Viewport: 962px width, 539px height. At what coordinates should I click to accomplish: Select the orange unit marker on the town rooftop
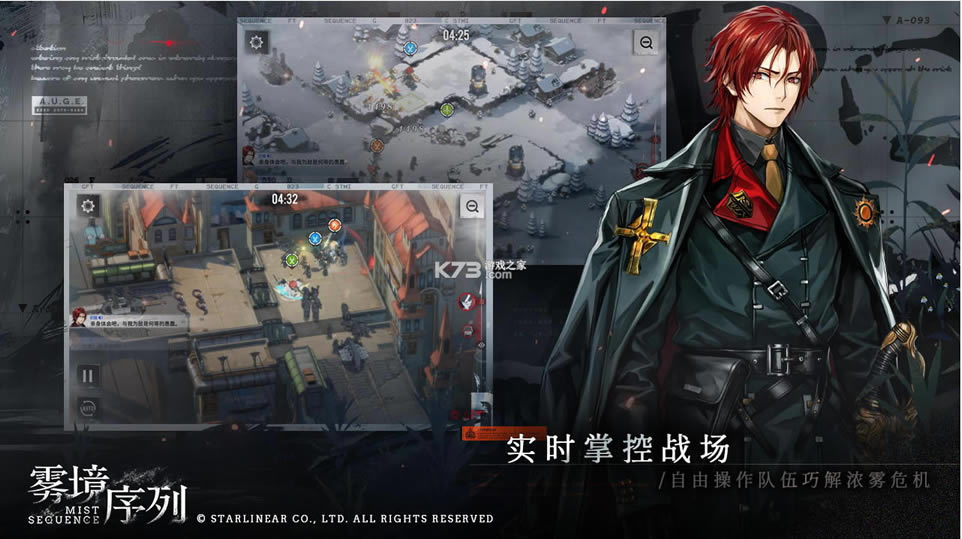(x=334, y=226)
